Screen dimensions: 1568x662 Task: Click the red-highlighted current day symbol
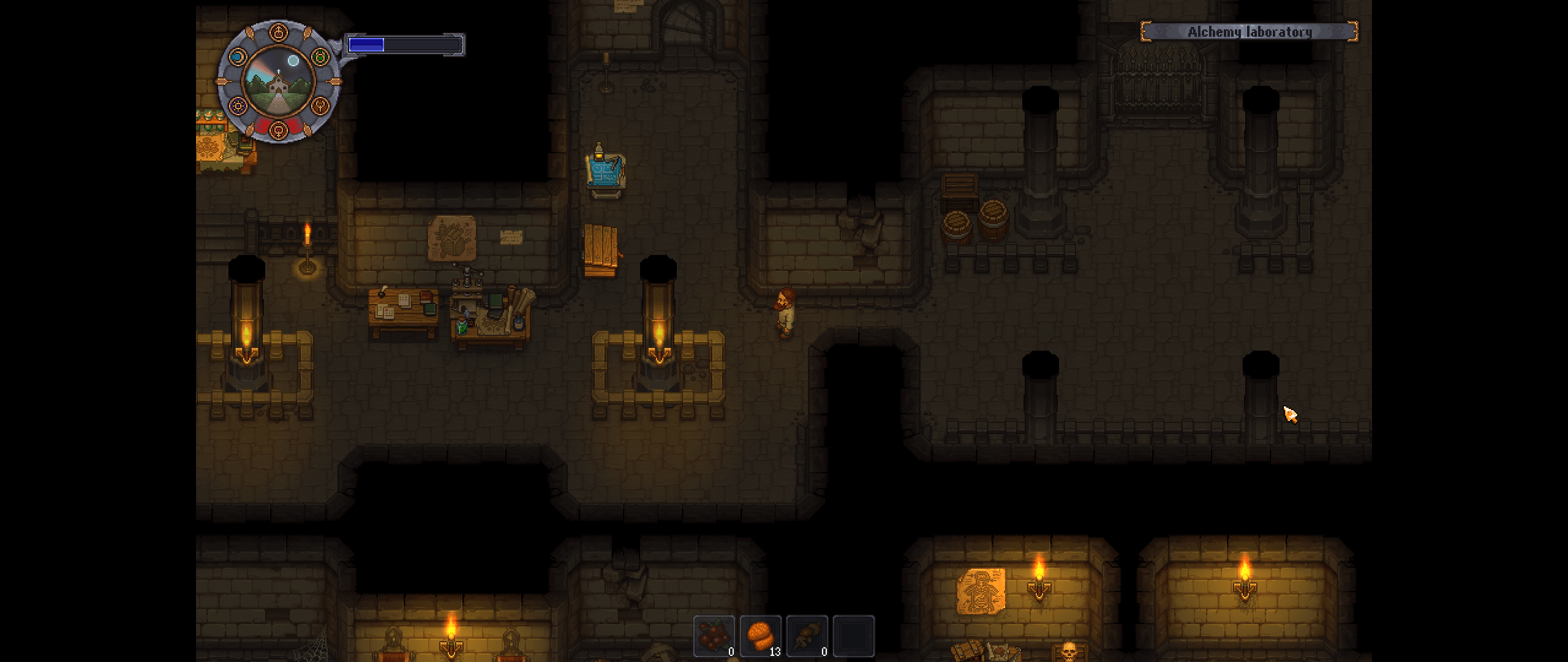[x=279, y=130]
